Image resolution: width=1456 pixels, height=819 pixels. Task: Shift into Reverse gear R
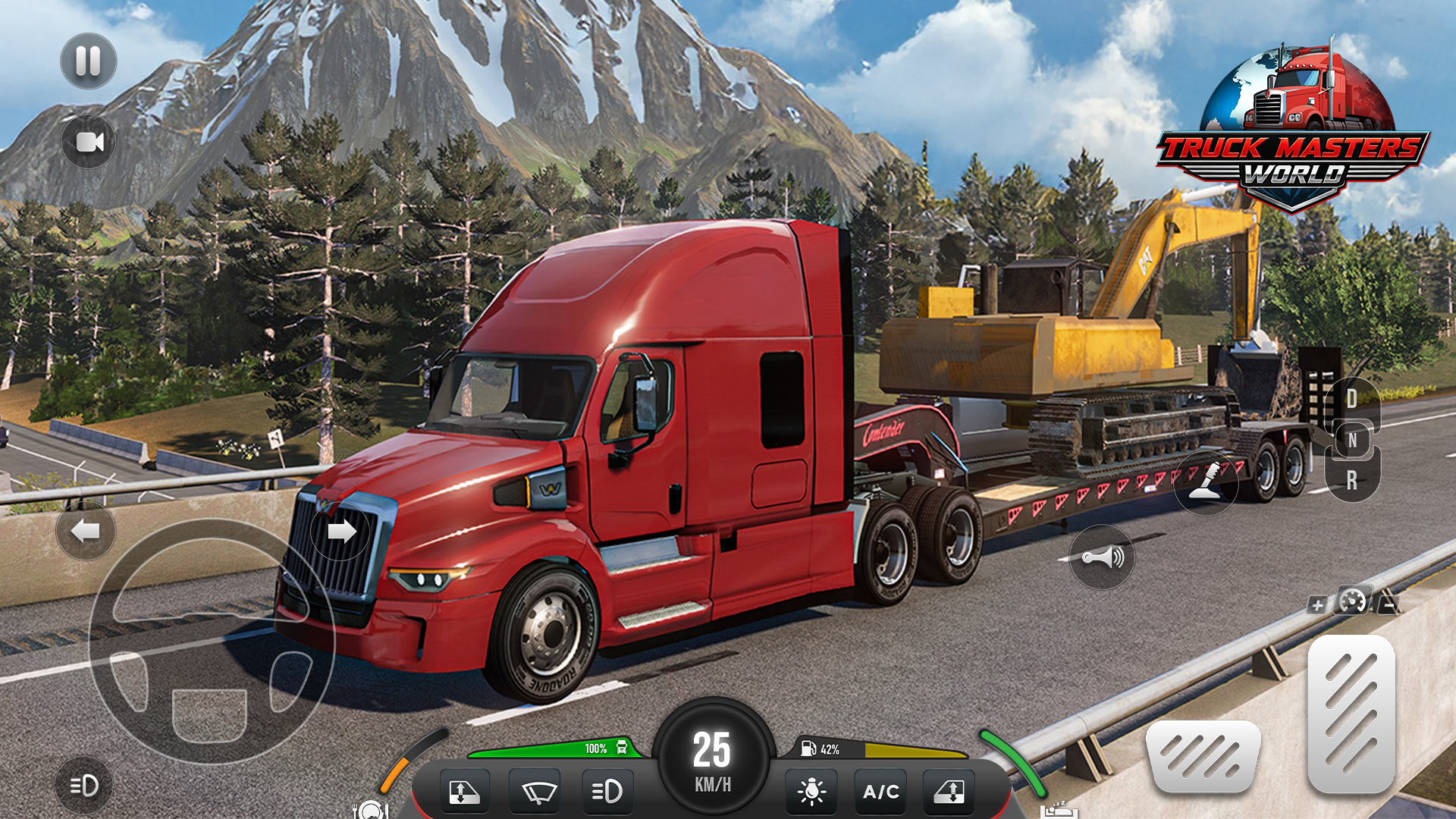point(1352,480)
